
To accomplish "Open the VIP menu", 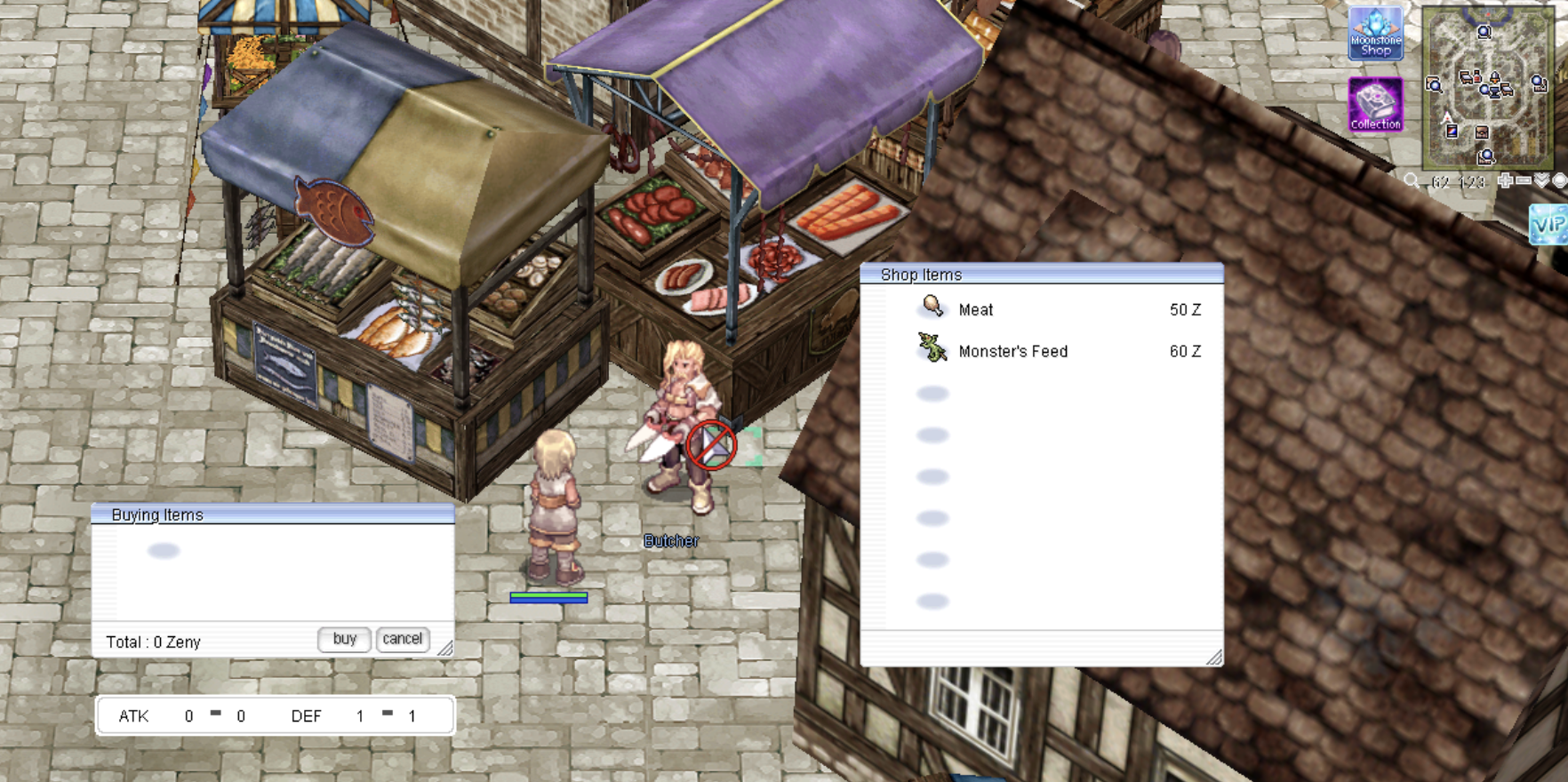I will (1548, 224).
